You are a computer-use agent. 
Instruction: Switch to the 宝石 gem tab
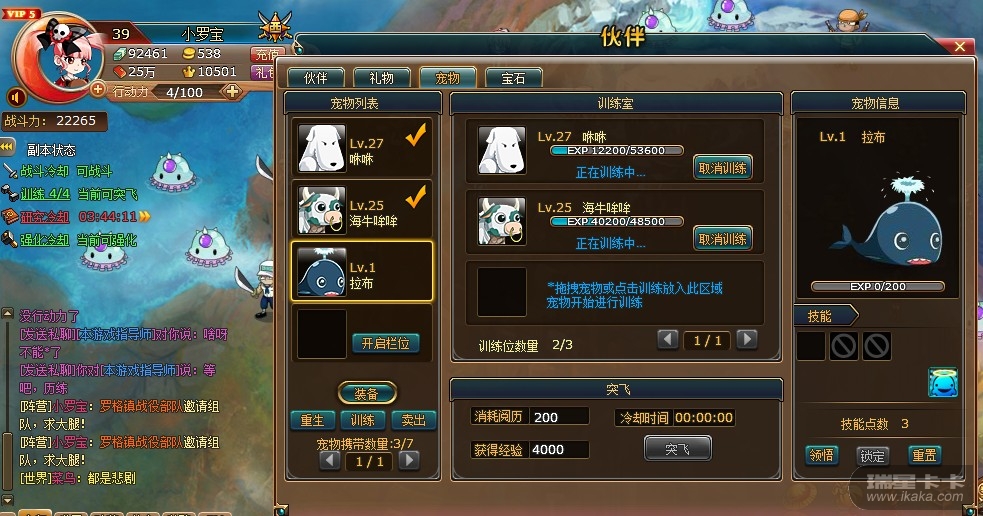click(513, 78)
